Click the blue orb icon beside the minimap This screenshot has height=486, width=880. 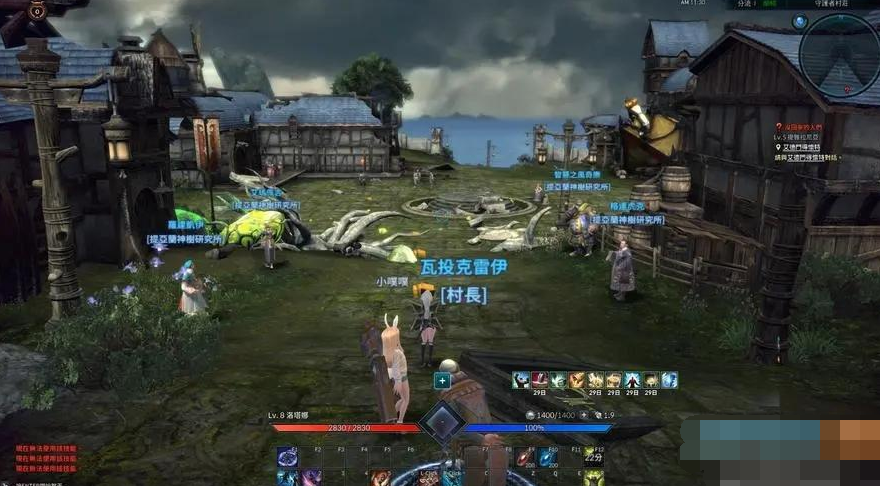click(x=800, y=21)
